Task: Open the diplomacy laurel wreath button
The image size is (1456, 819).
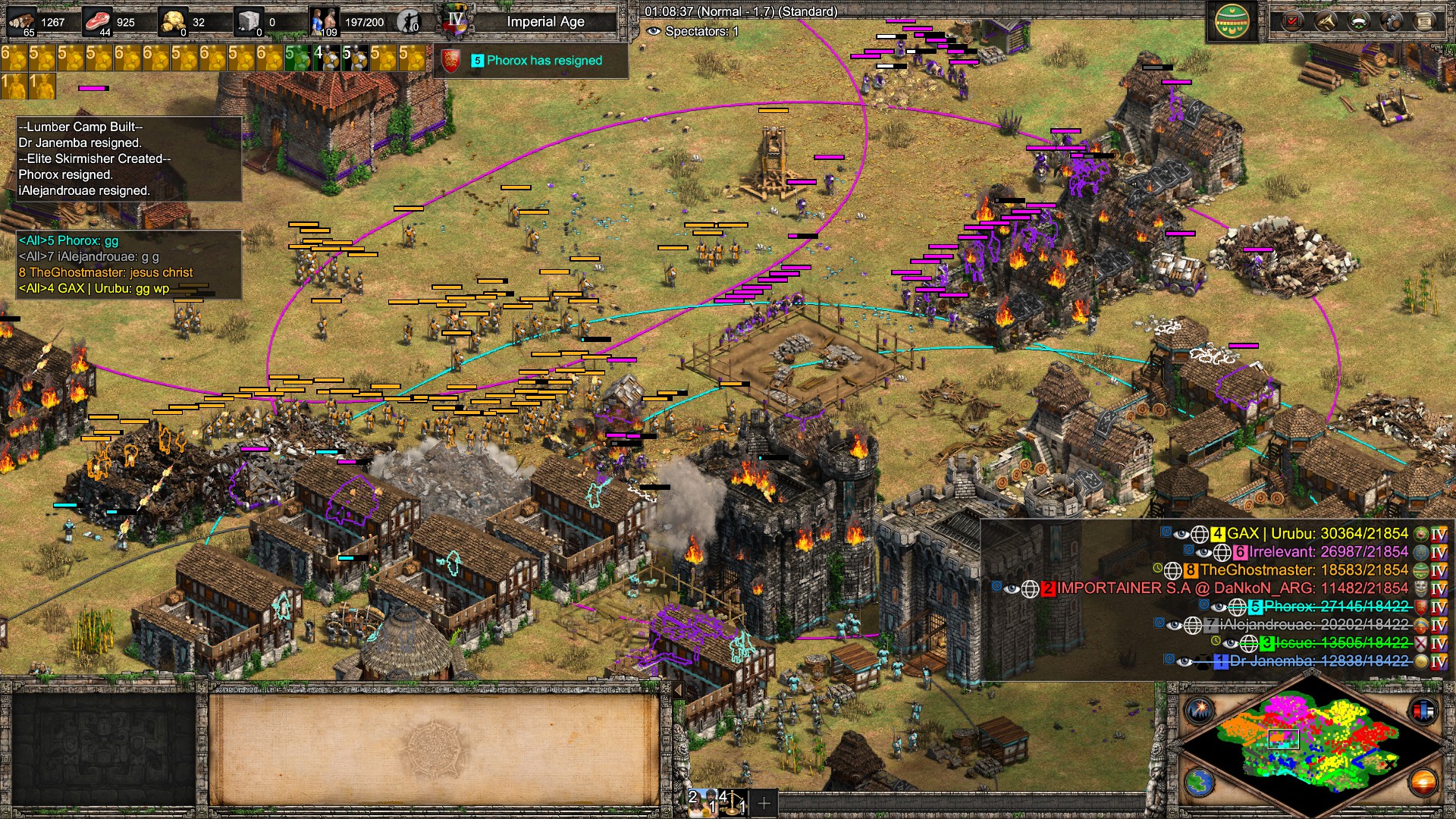Action: [1358, 21]
